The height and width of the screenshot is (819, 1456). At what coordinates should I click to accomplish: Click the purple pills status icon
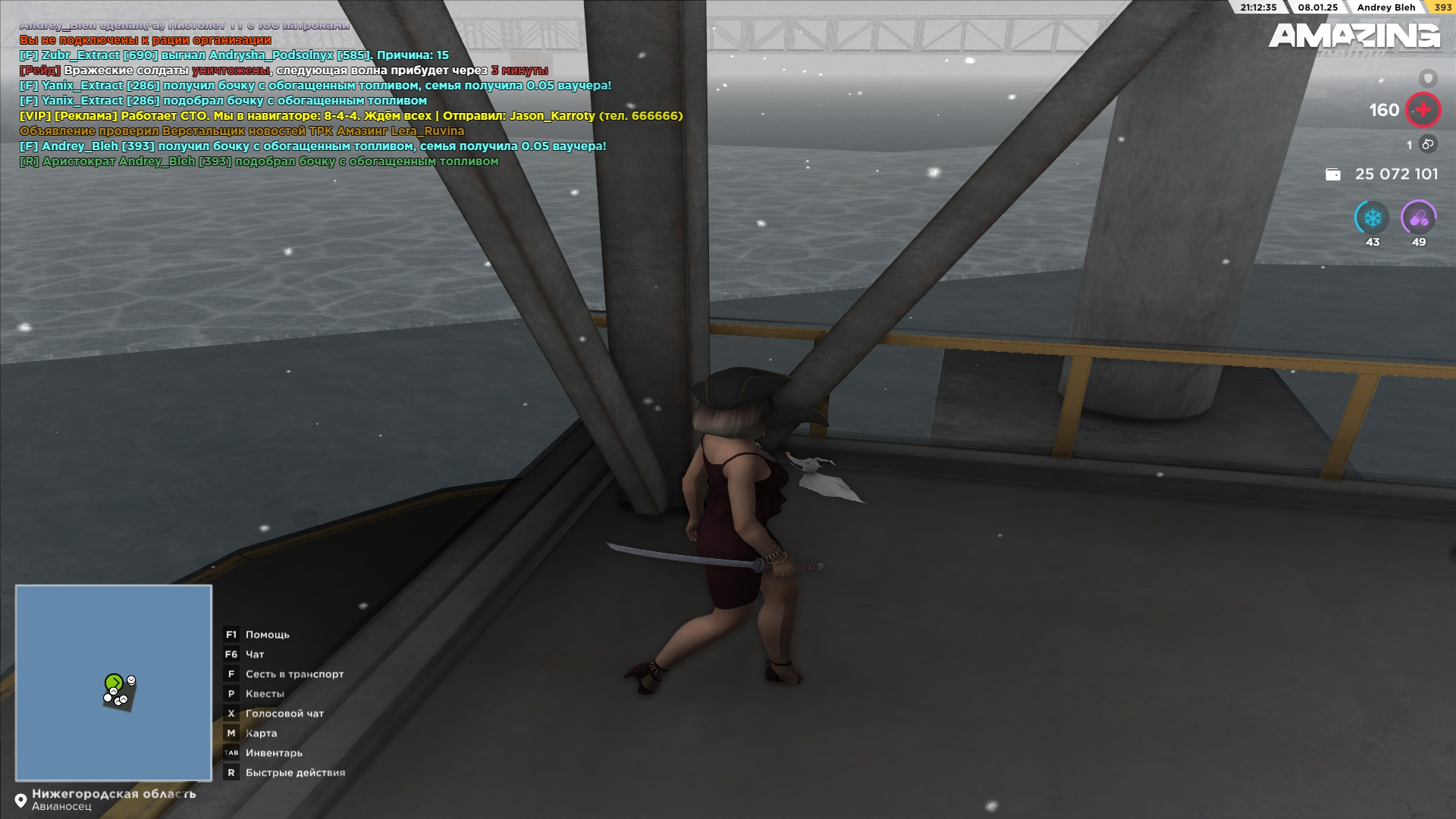point(1418,218)
